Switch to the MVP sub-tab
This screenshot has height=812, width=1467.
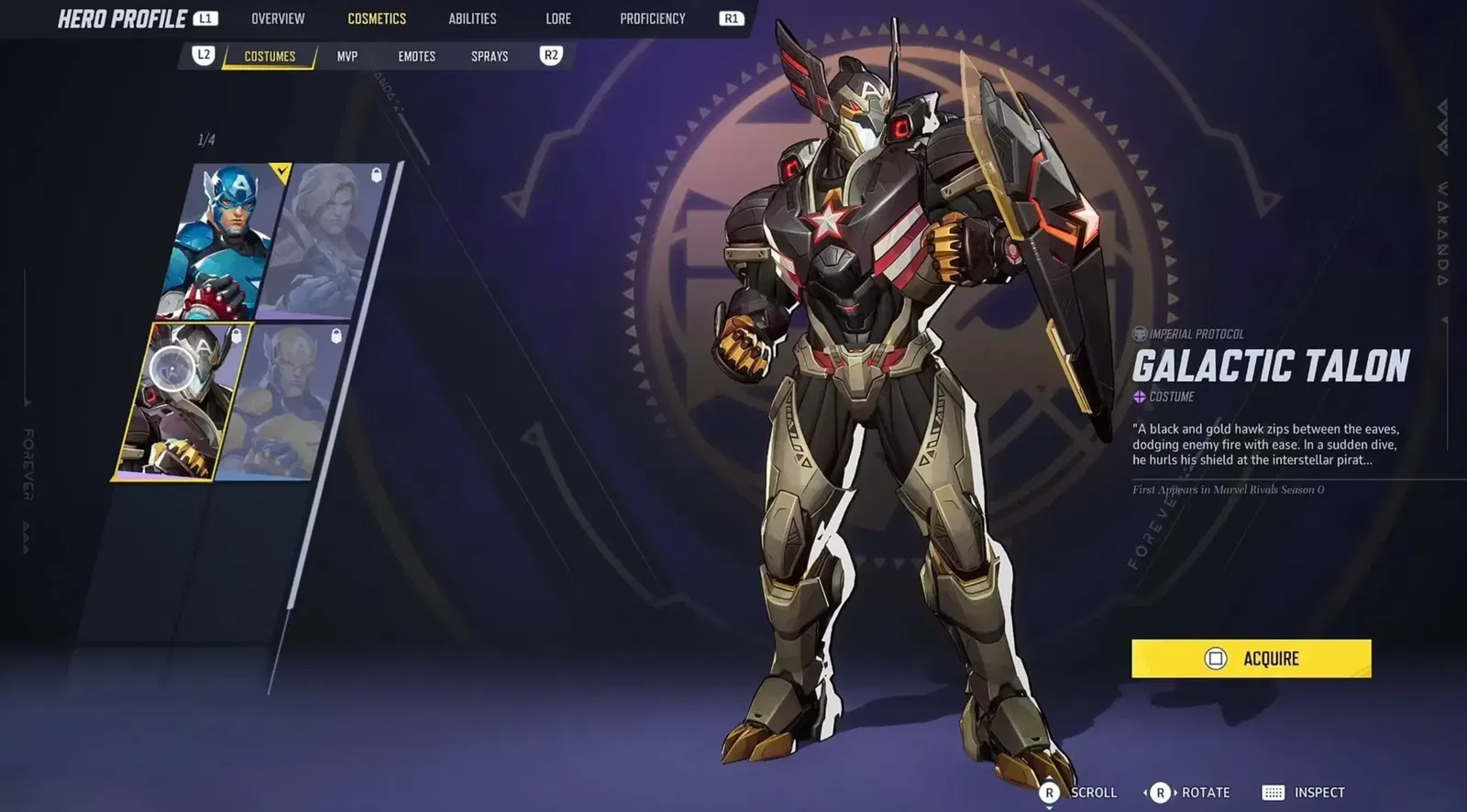[x=347, y=56]
